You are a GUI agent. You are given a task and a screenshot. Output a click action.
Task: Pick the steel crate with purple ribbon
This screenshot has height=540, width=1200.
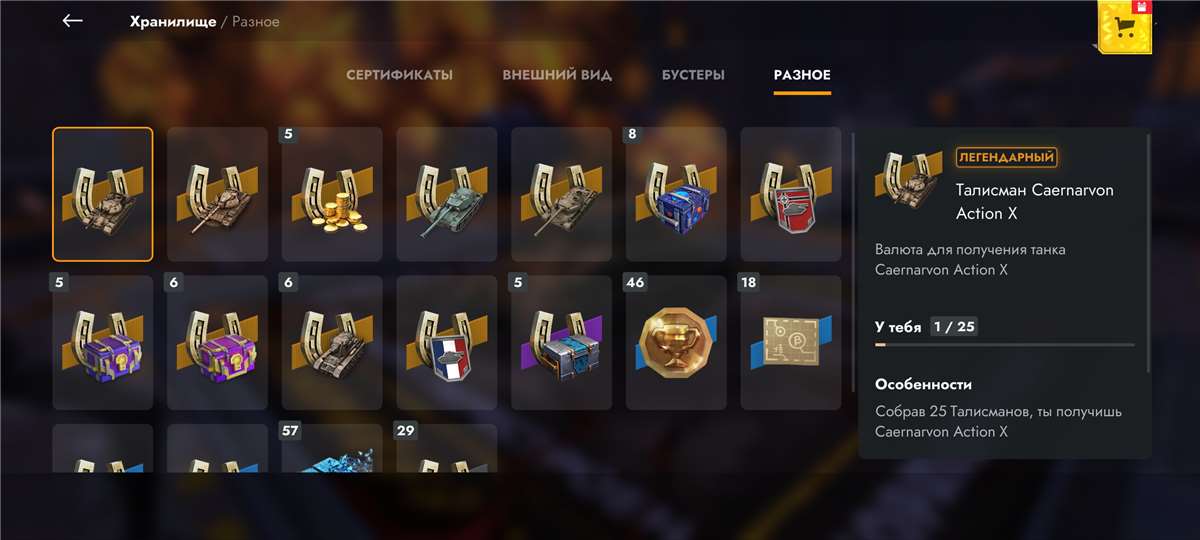(561, 342)
